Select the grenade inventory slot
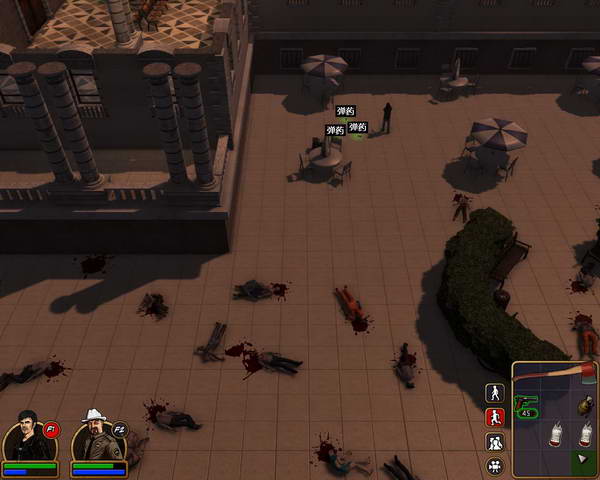 [585, 404]
